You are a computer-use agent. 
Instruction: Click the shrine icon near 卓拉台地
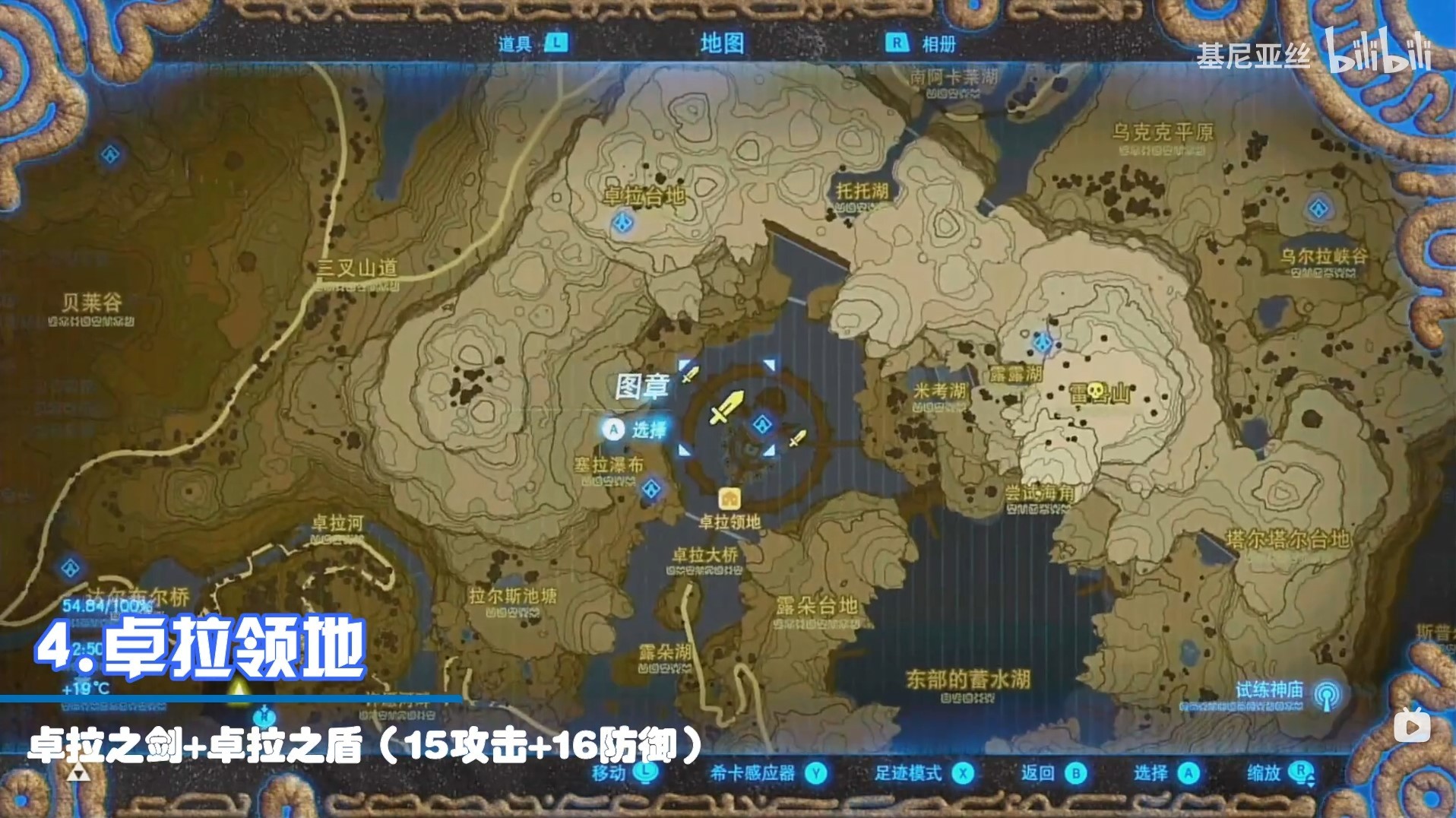(622, 222)
